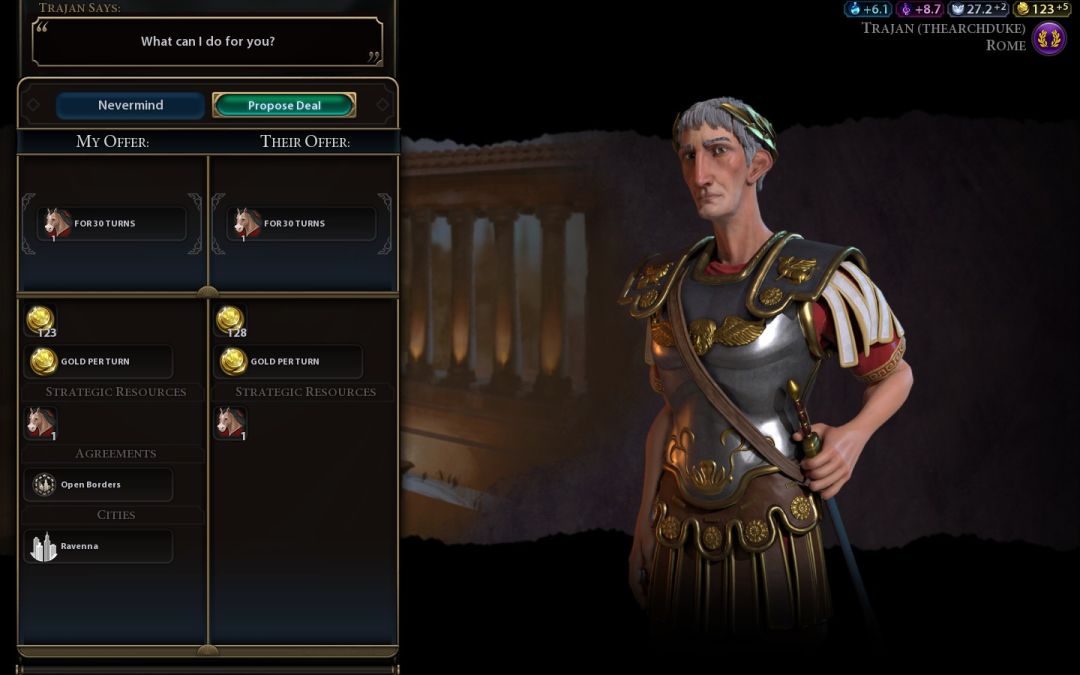Add my Gold Per Turn to the offer

98,361
